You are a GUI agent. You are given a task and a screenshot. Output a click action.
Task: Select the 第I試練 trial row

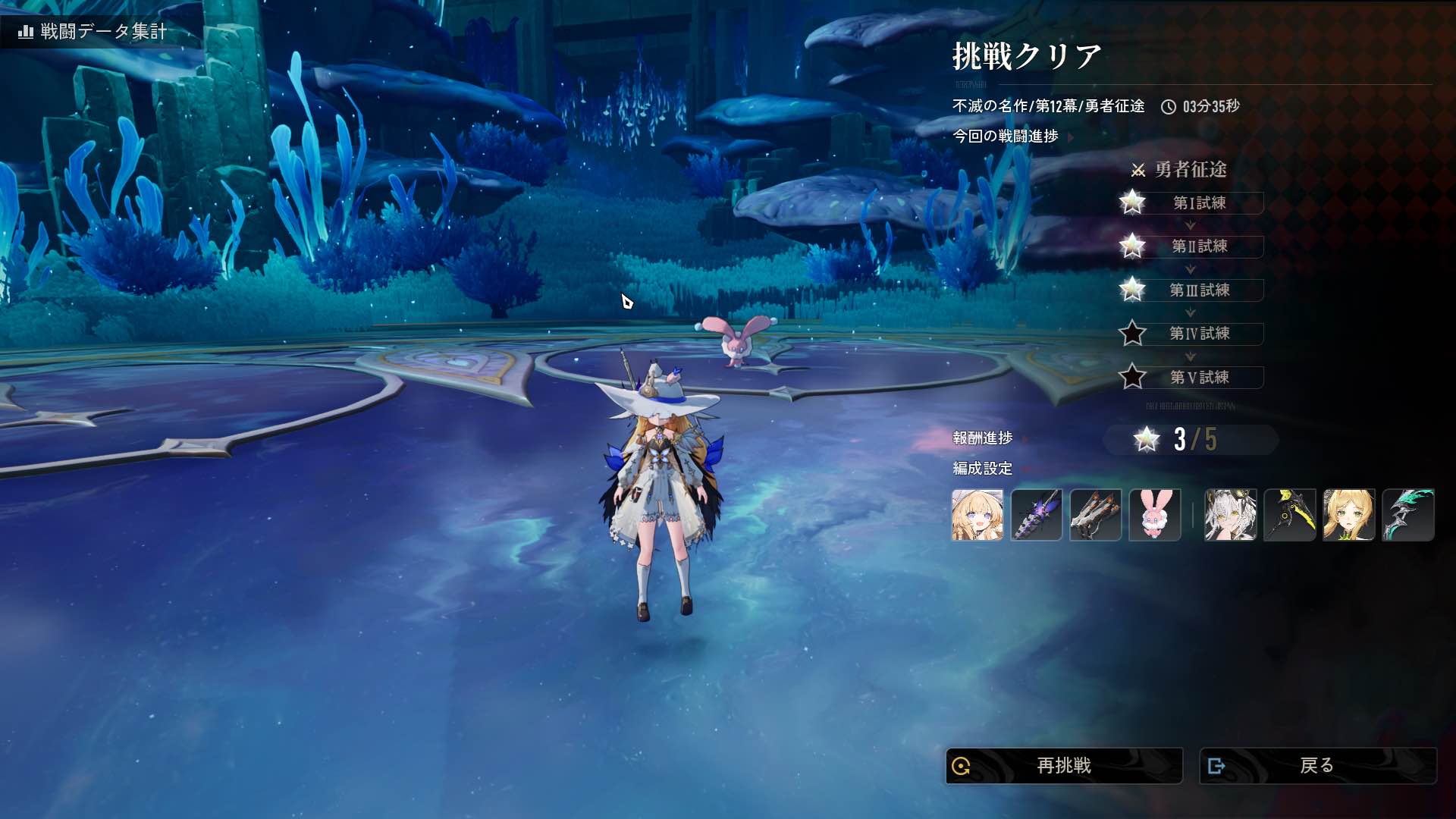point(1199,202)
